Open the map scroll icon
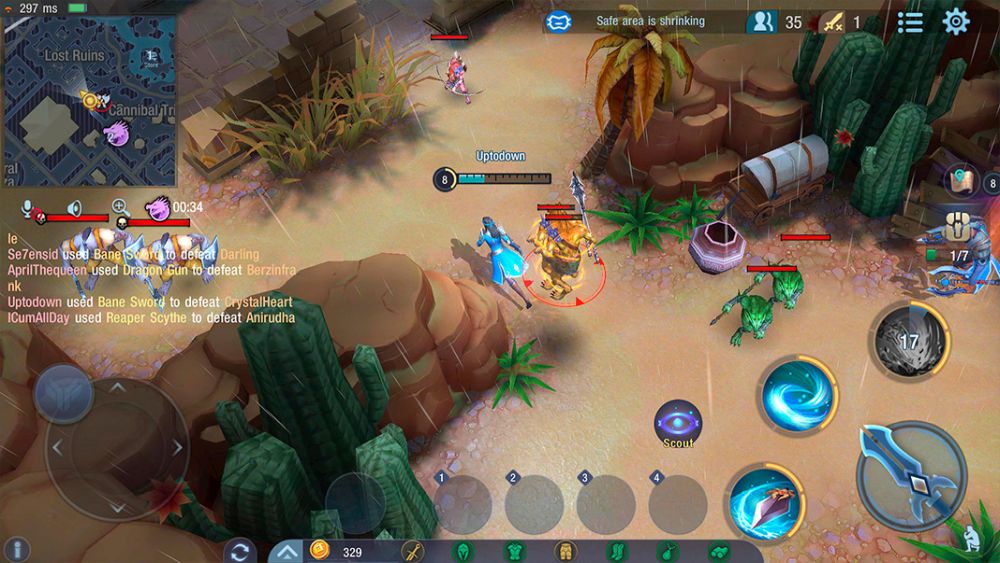This screenshot has height=563, width=1000. point(961,180)
